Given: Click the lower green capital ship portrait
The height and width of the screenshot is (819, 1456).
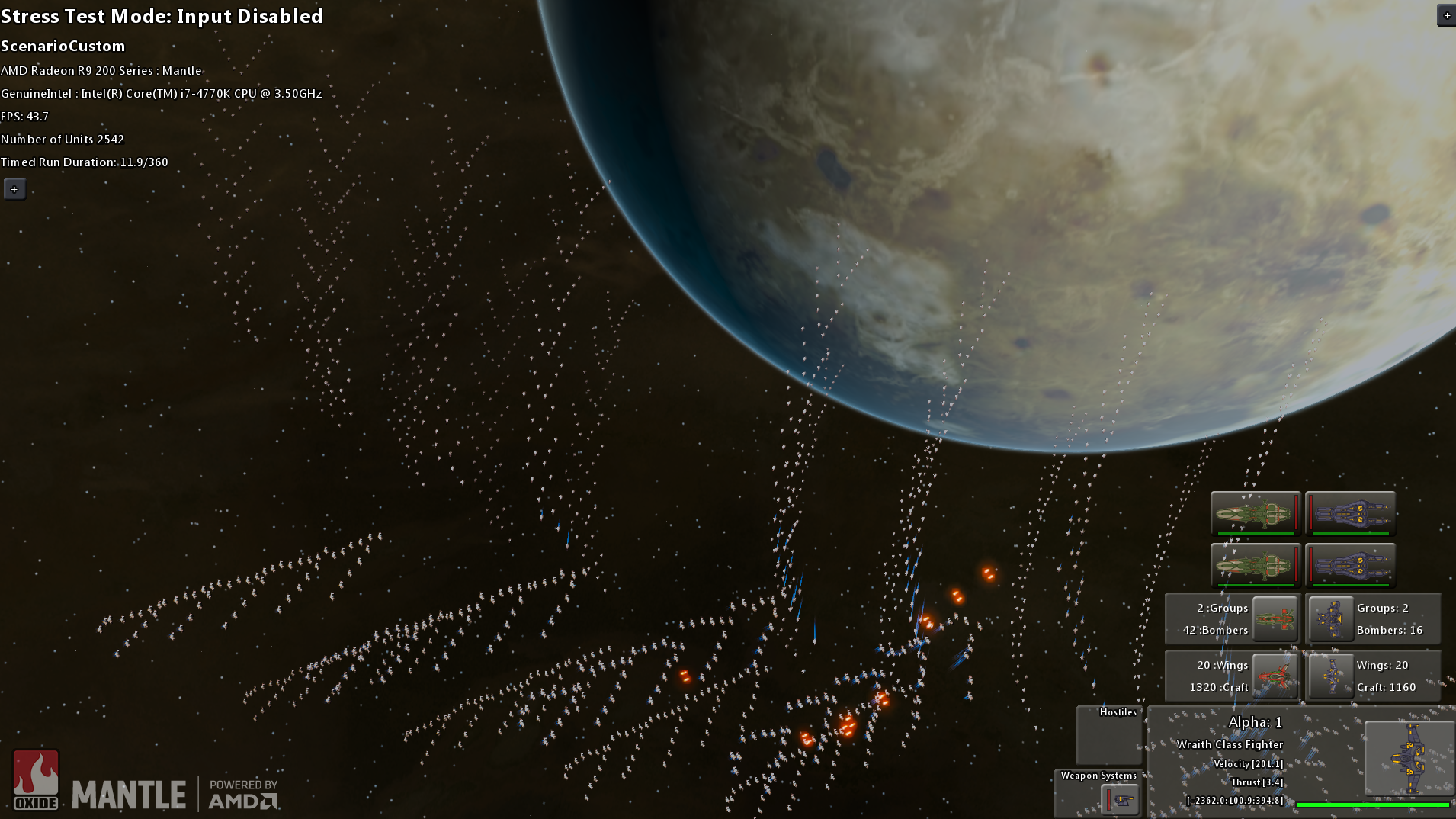Looking at the screenshot, I should 1254,565.
